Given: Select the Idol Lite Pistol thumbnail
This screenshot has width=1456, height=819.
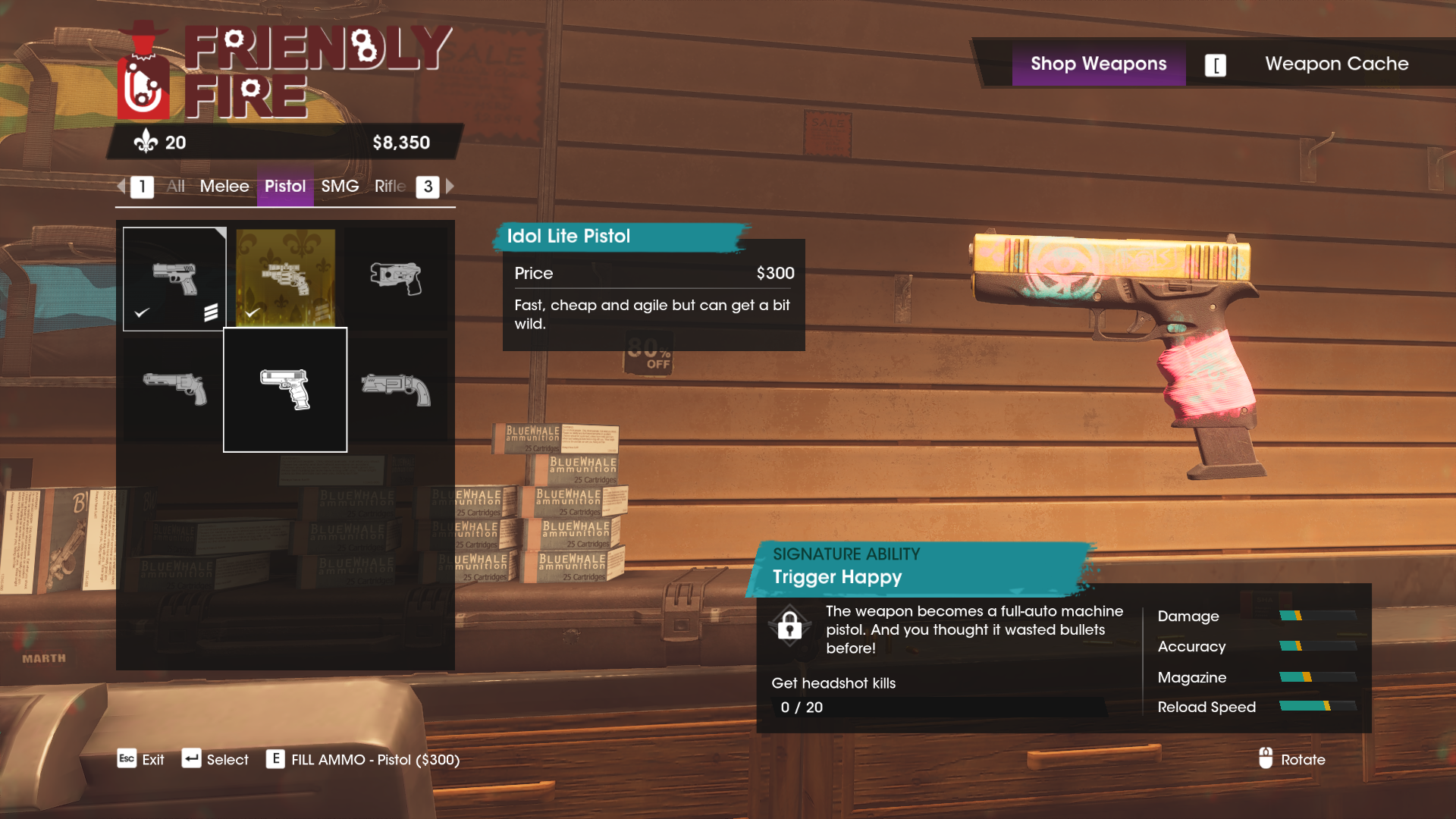Looking at the screenshot, I should pos(285,389).
